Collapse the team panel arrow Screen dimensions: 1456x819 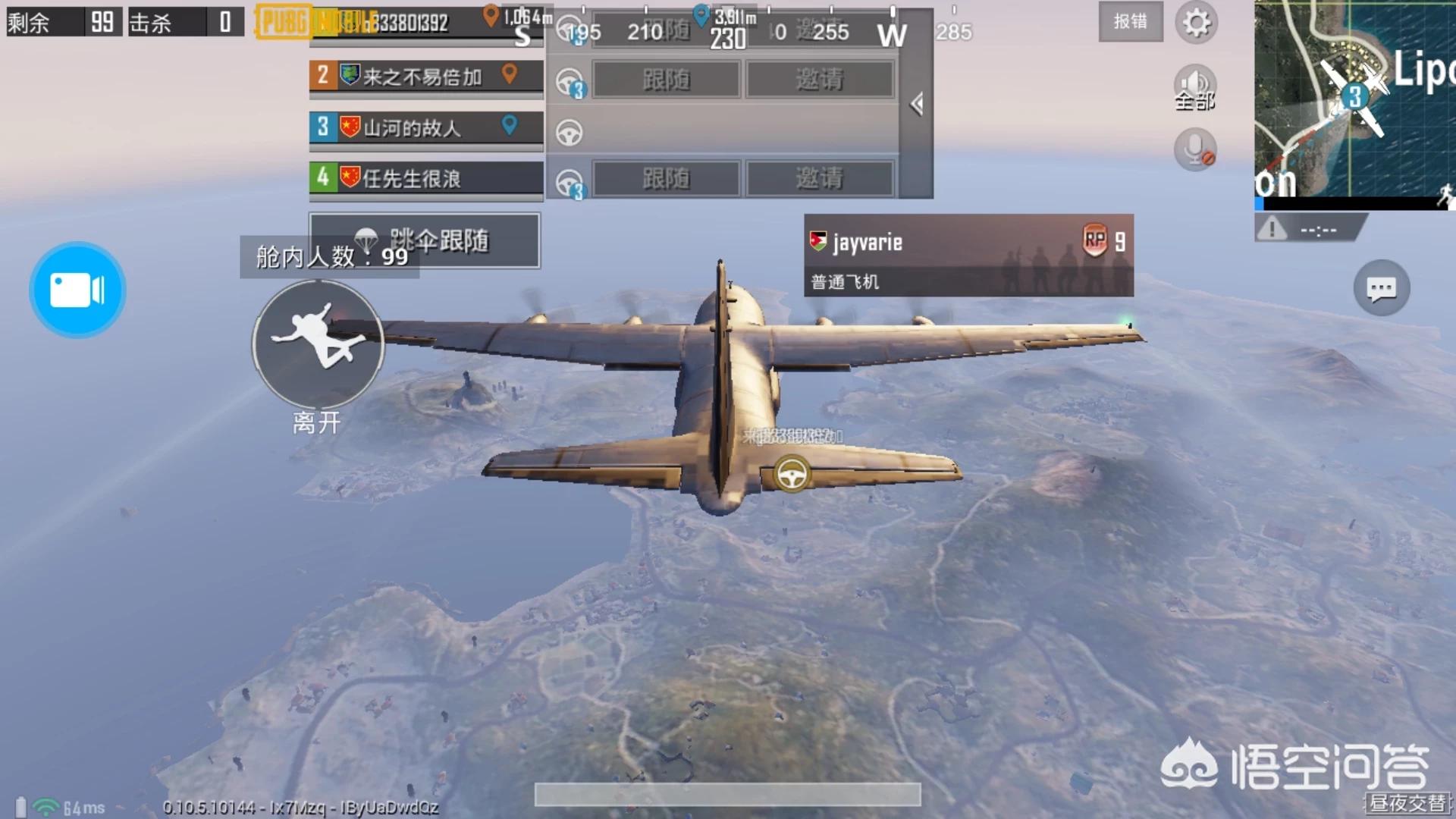(917, 104)
